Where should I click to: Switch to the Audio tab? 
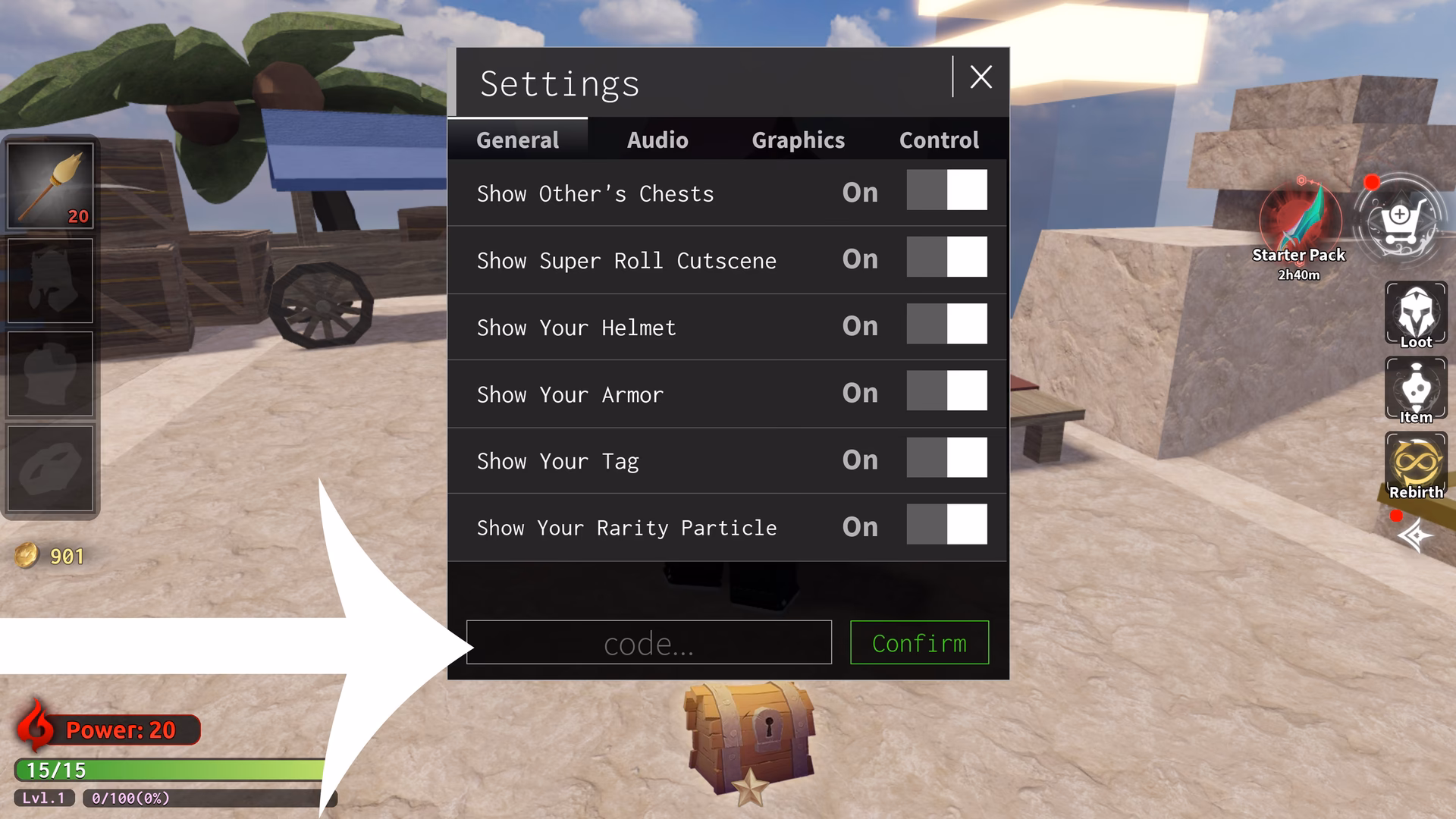[657, 140]
